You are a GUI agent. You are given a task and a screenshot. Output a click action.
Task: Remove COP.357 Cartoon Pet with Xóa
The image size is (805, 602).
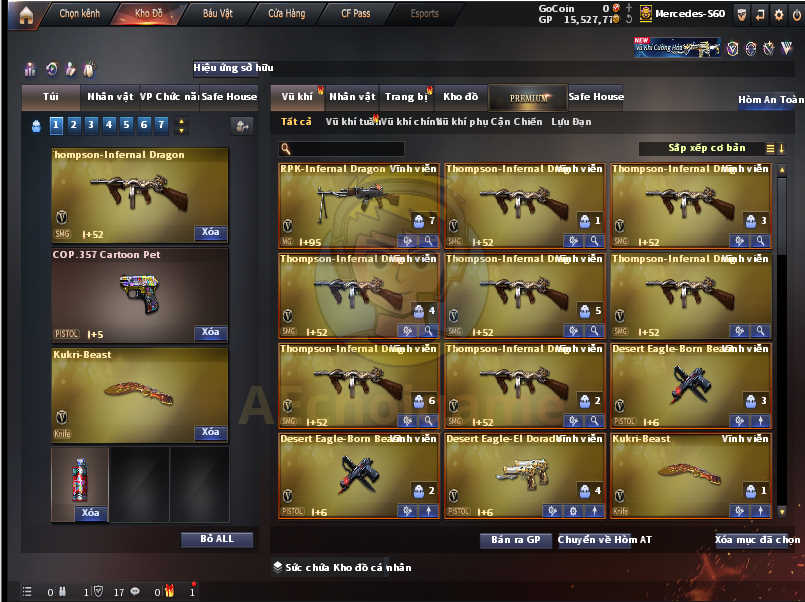210,332
